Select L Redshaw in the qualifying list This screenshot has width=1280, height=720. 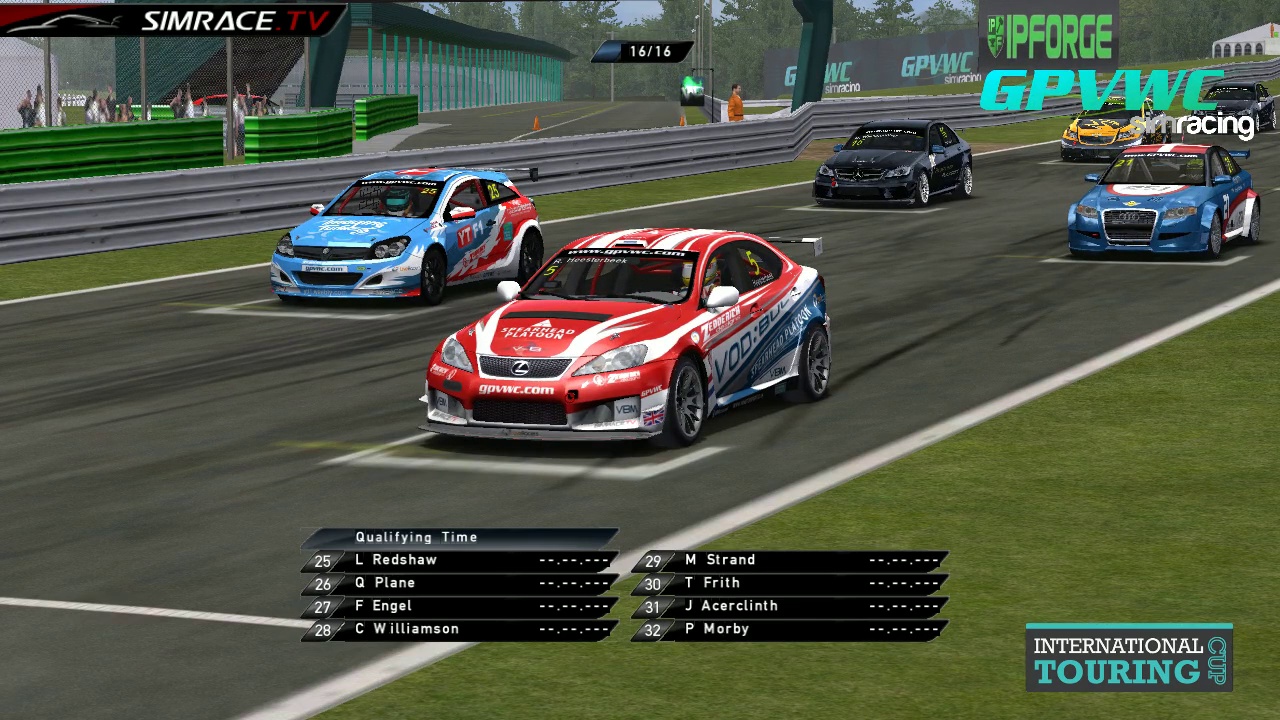[460, 561]
